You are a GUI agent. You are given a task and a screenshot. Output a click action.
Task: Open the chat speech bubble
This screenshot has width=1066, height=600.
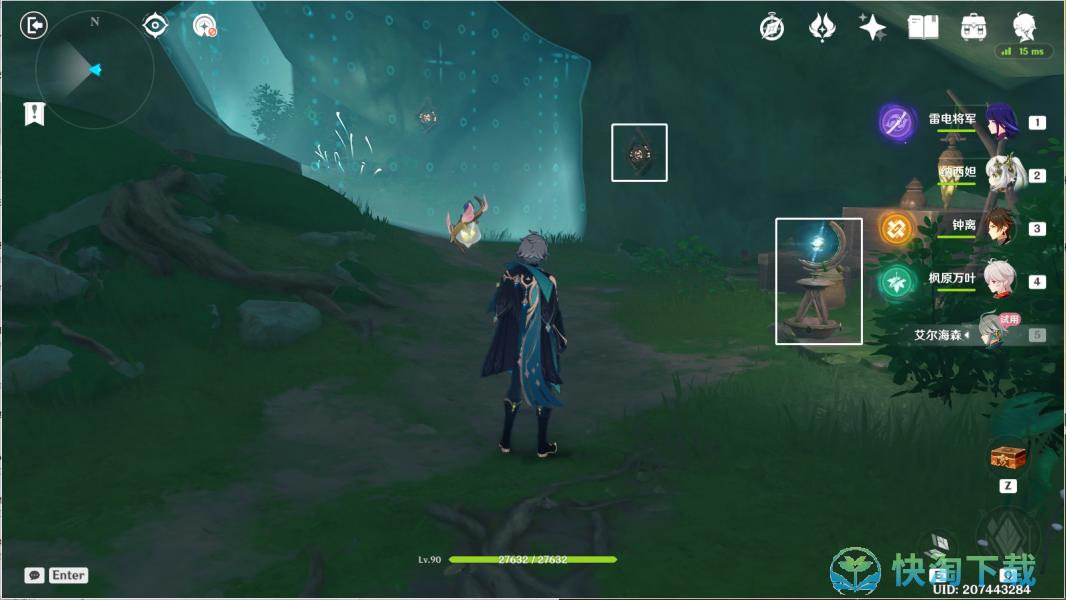(35, 575)
